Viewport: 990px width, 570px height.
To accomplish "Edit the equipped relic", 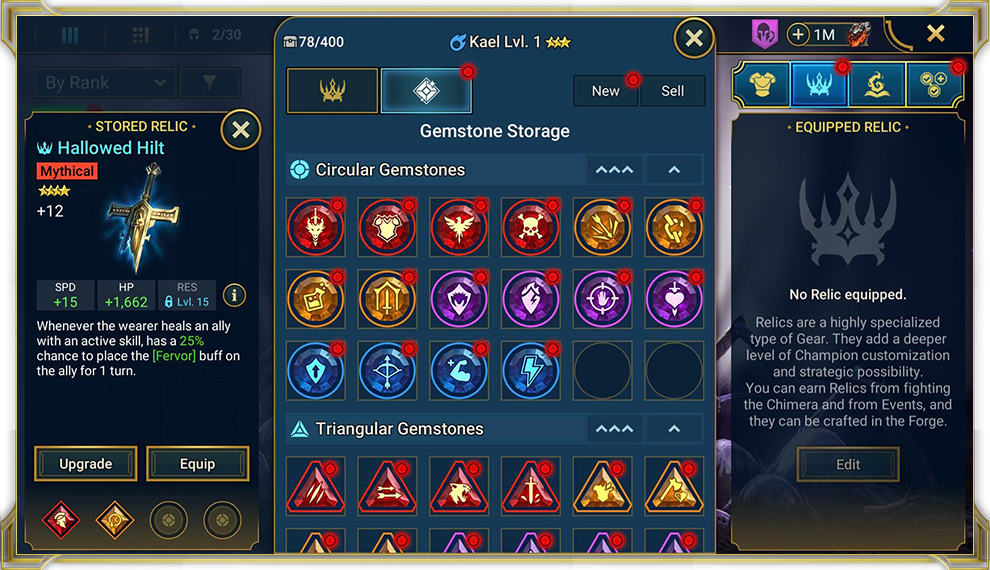I will click(848, 464).
